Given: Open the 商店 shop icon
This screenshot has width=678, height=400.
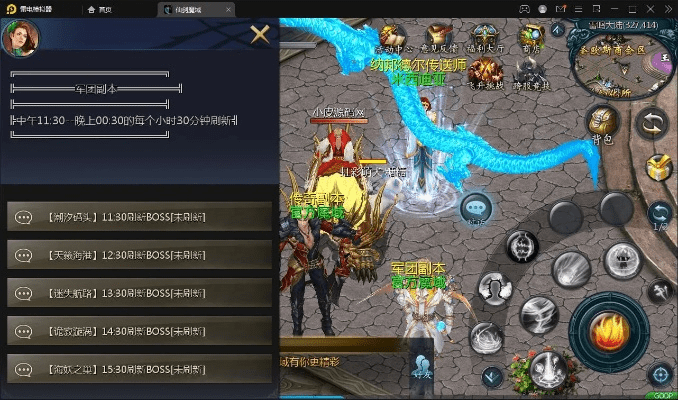Looking at the screenshot, I should [530, 35].
